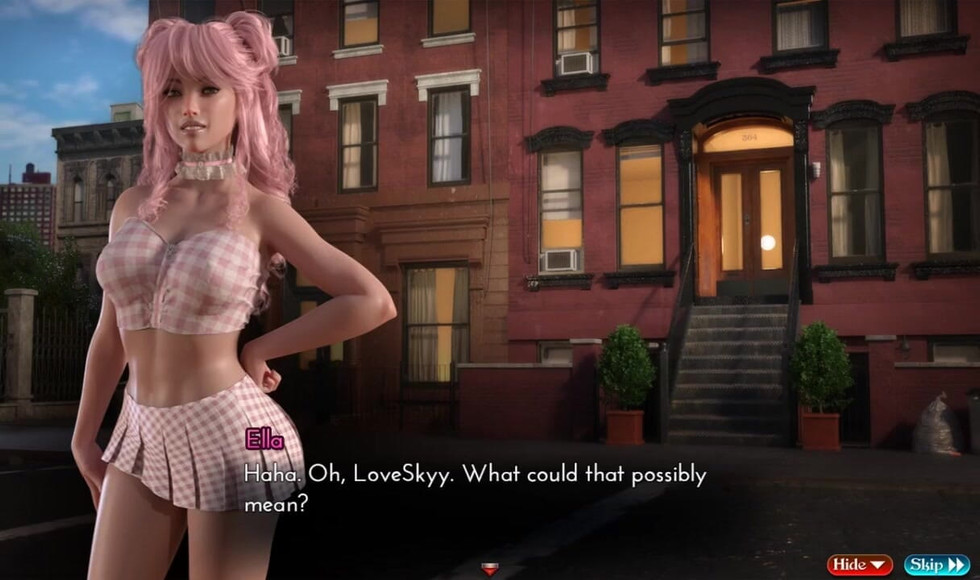Advance dialogue with the red arrow indicator

(489, 569)
